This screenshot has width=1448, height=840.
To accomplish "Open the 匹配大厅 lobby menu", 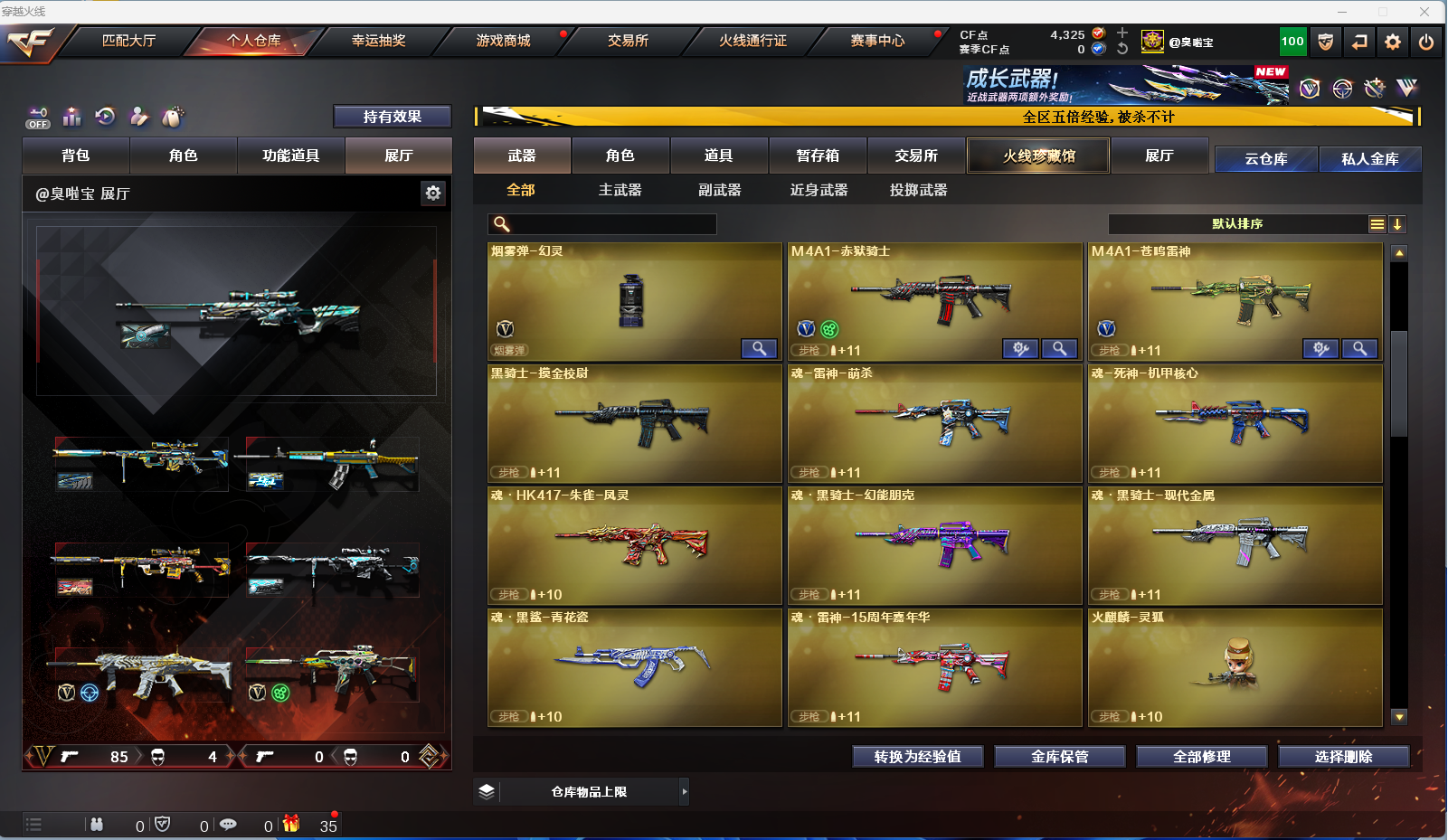I will [128, 41].
